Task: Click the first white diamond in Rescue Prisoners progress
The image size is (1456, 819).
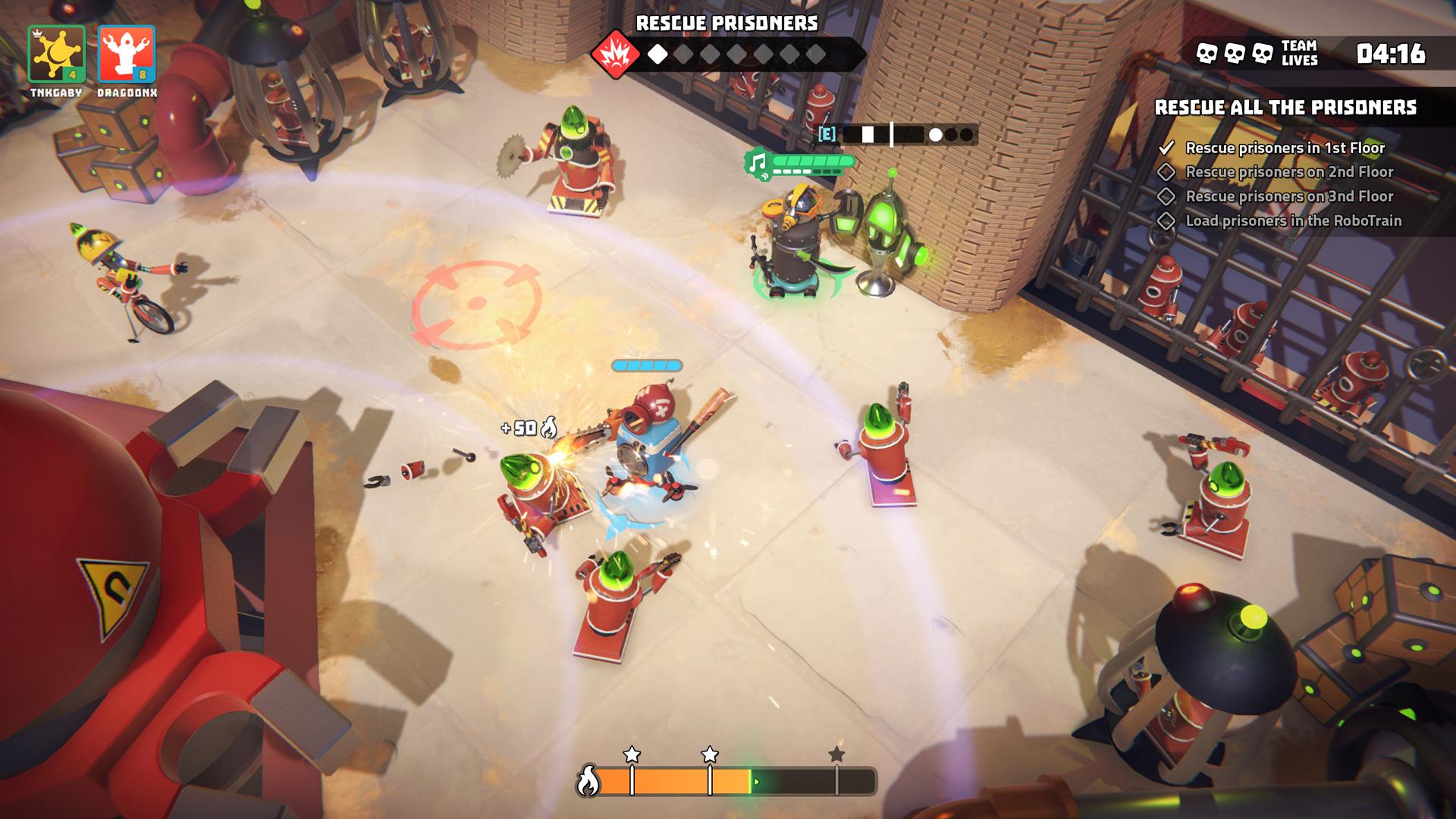Action: click(x=659, y=54)
